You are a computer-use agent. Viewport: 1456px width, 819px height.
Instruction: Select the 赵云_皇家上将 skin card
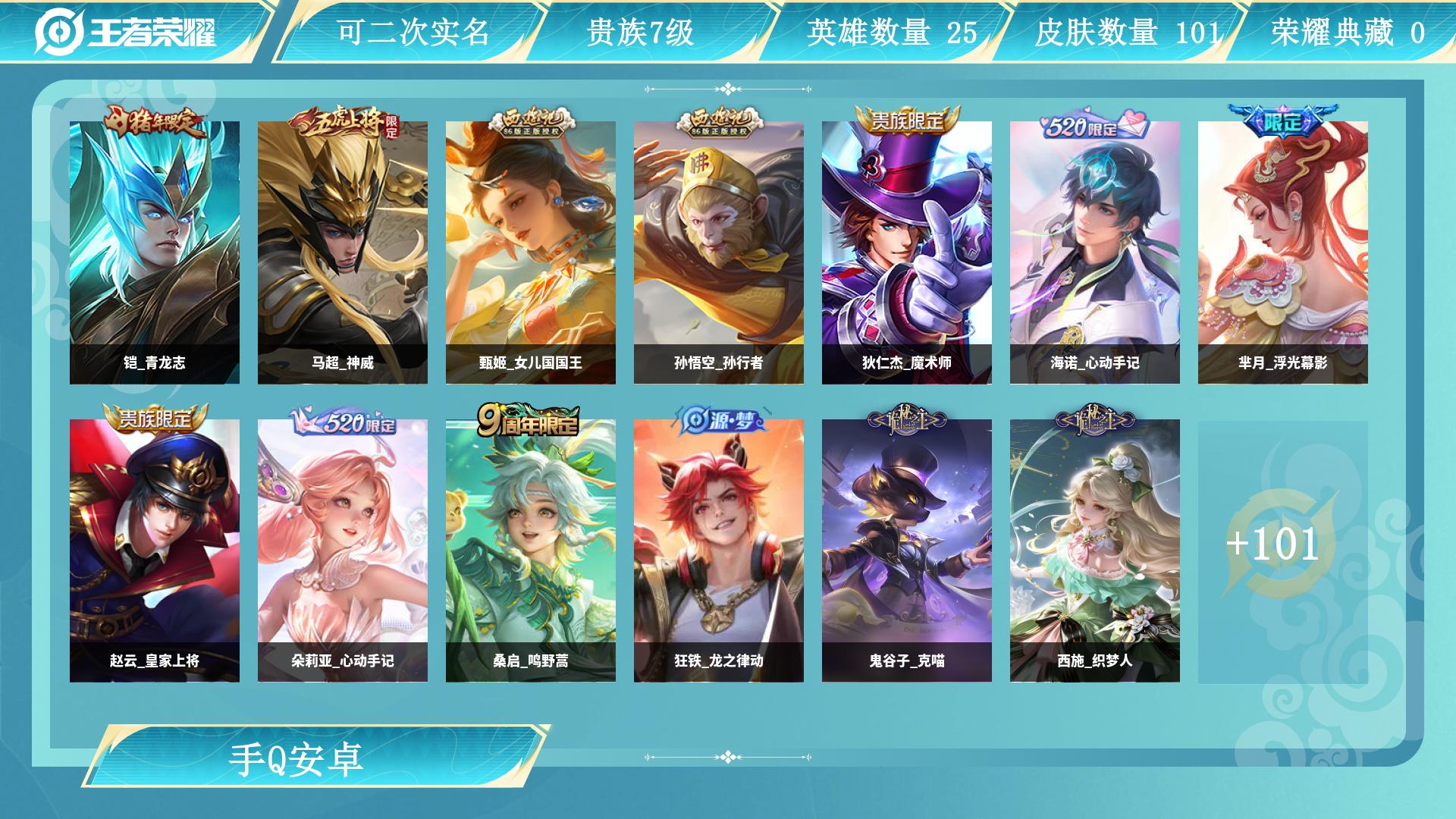click(x=155, y=551)
